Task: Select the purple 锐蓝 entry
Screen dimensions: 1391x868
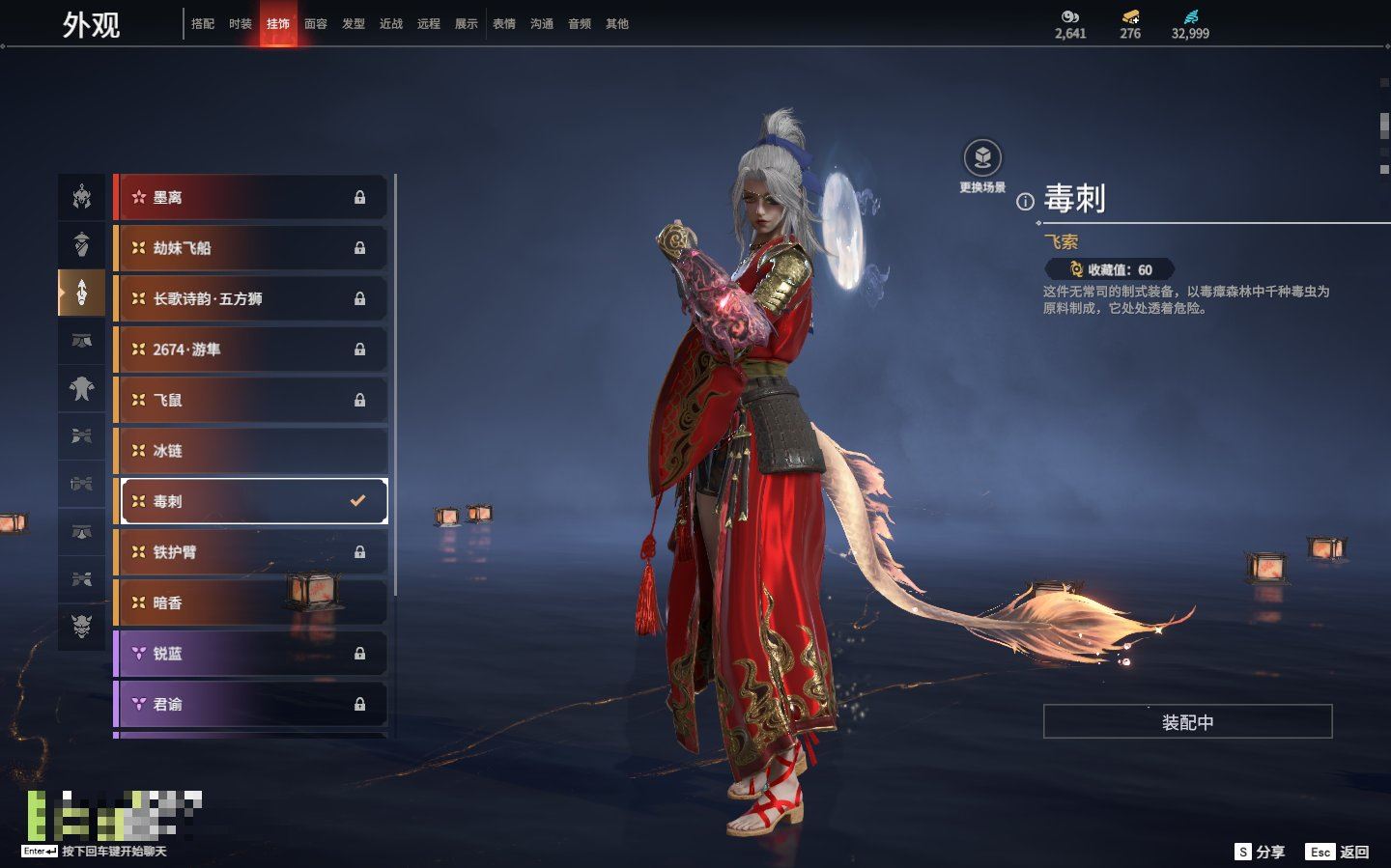Action: click(251, 654)
